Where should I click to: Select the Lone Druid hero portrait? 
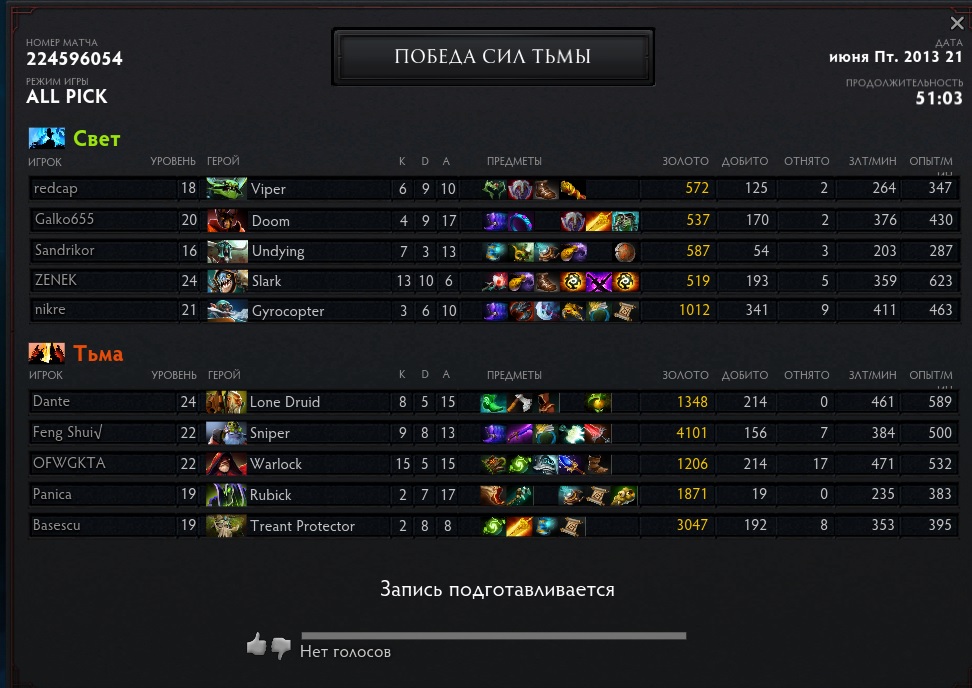226,402
